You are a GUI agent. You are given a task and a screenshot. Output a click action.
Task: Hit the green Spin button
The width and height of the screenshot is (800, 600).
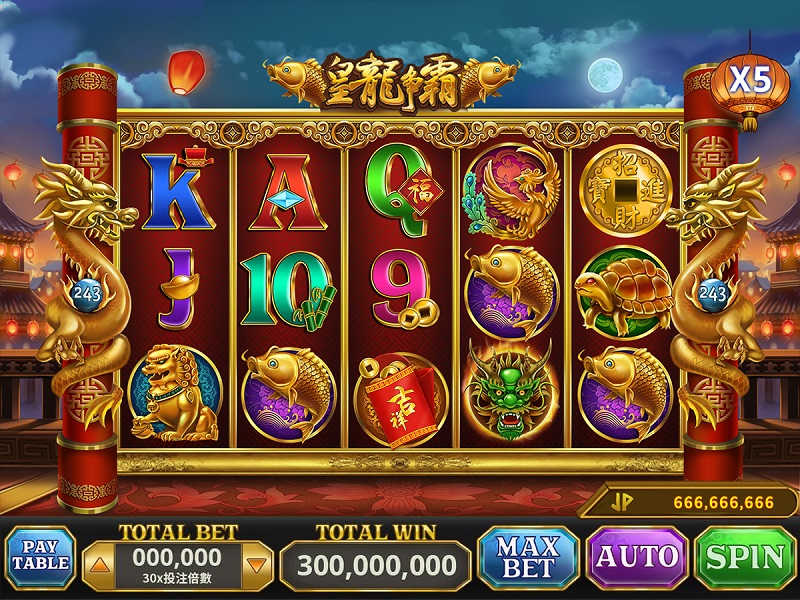(x=745, y=557)
